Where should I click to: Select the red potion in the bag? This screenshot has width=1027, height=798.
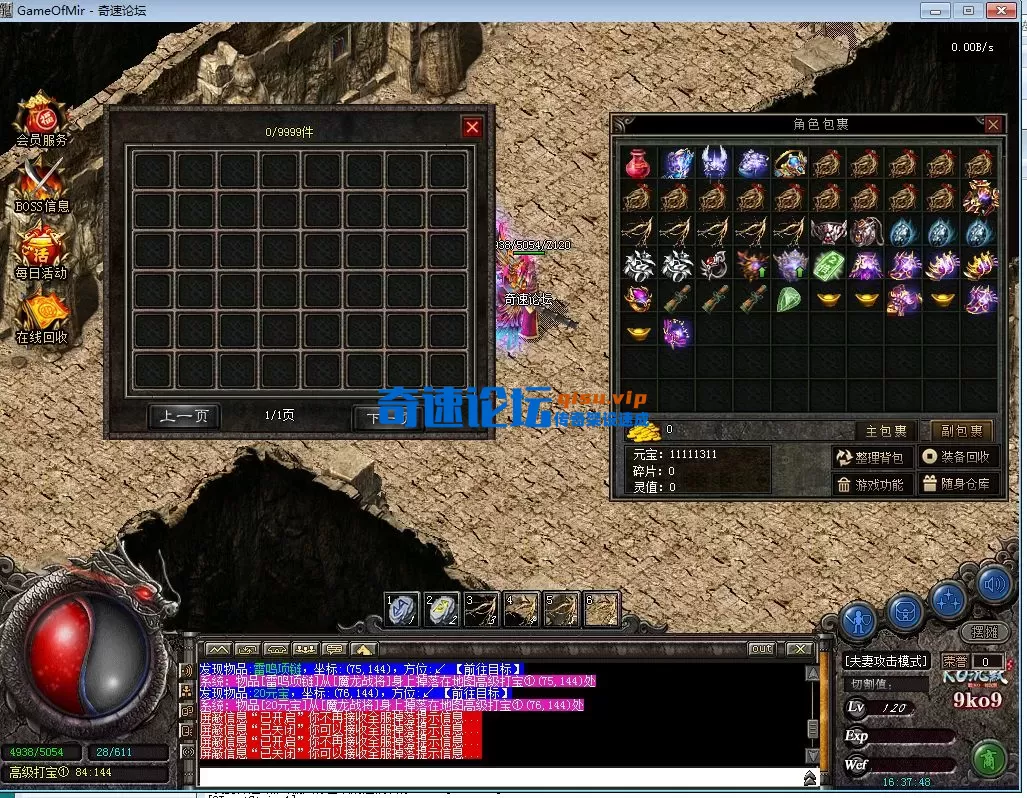point(637,163)
